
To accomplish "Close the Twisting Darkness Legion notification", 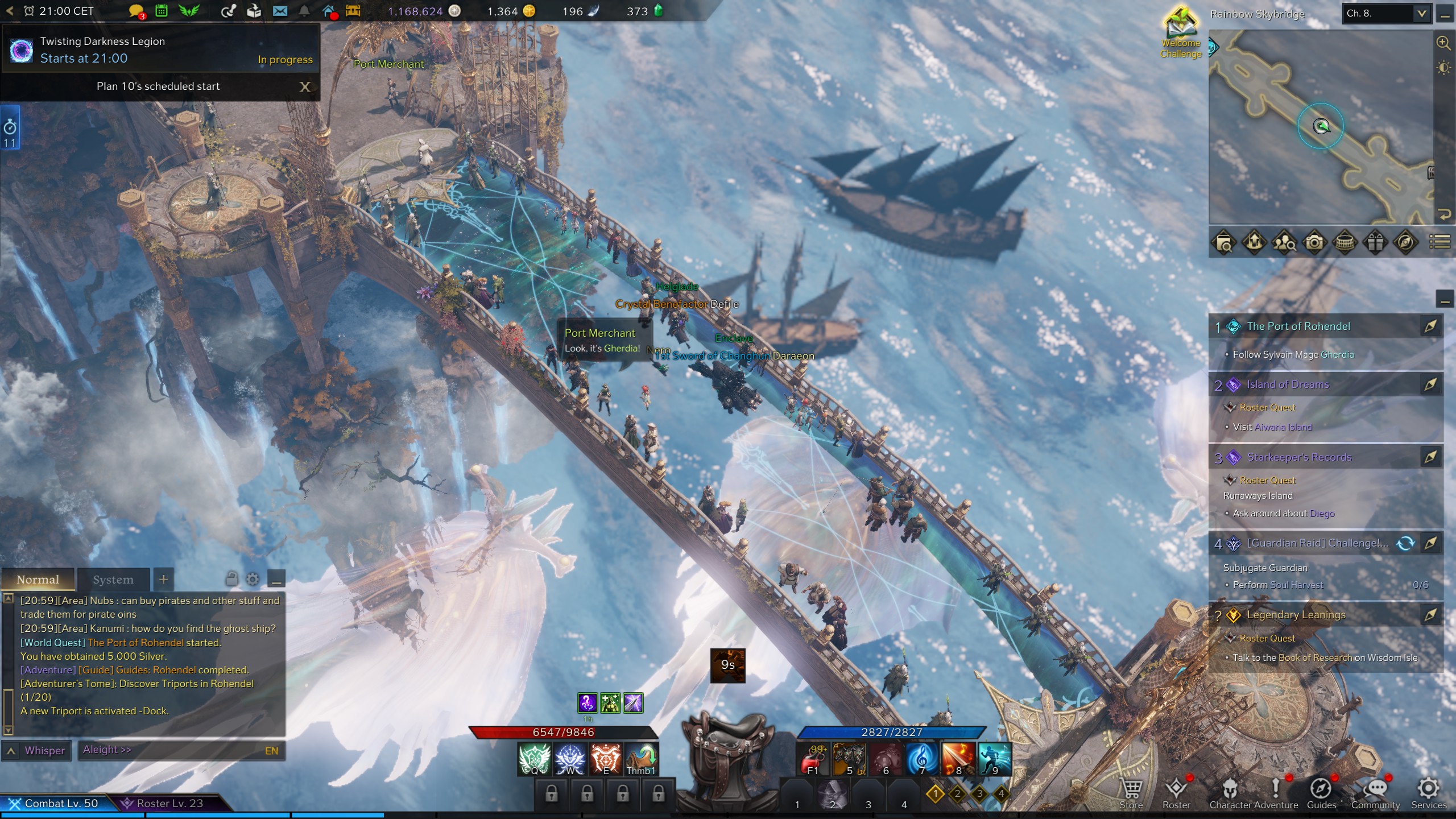I will pyautogui.click(x=305, y=86).
